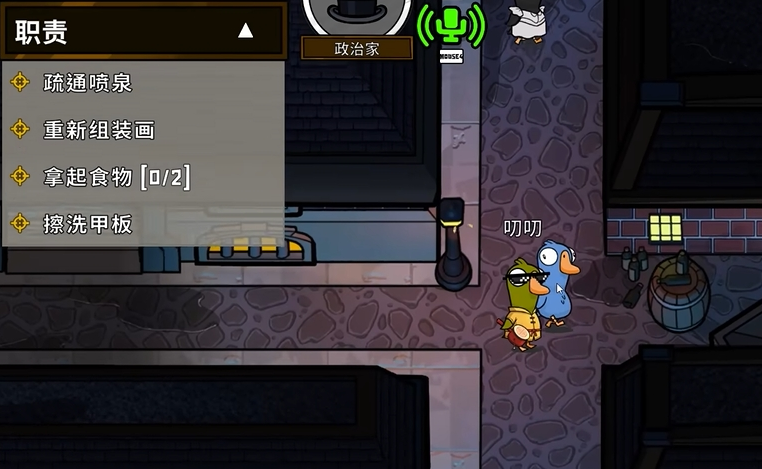Screen dimensions: 762x469
Task: Pick the 擦洗甲板 task entry
Action: tap(88, 224)
